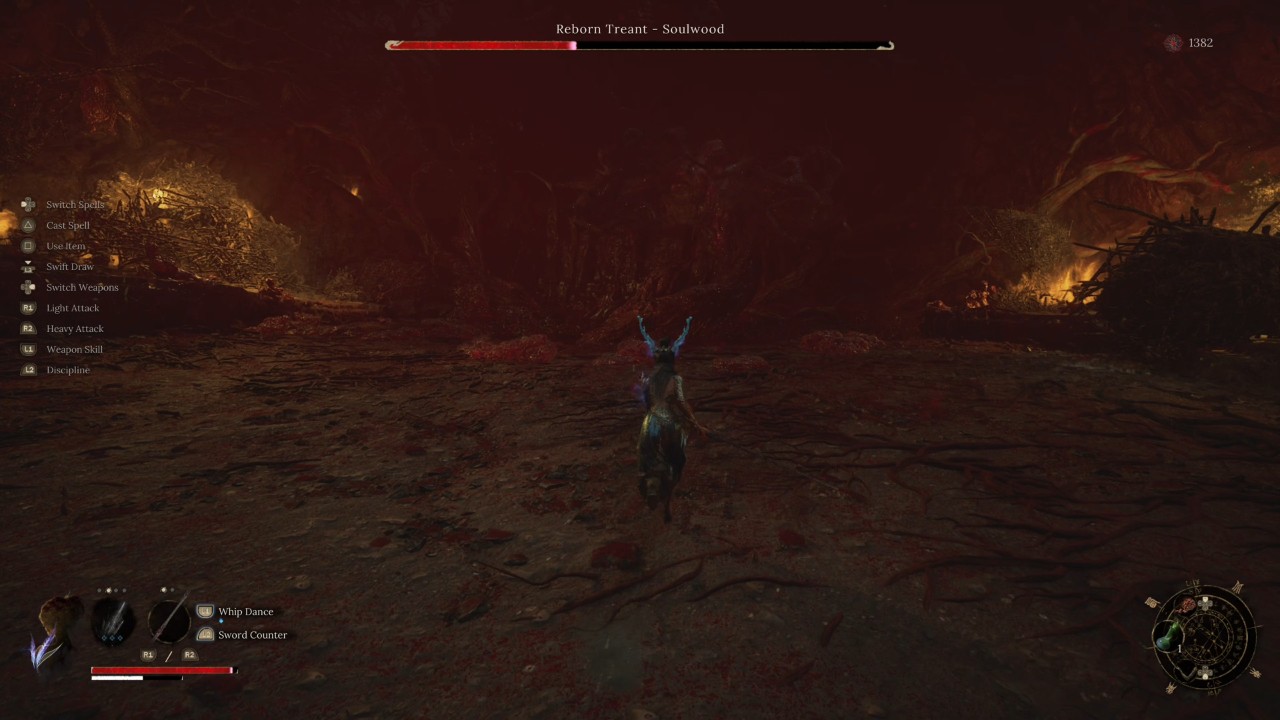Select the red item in the item wheel
This screenshot has height=720, width=1280.
coord(1188,606)
